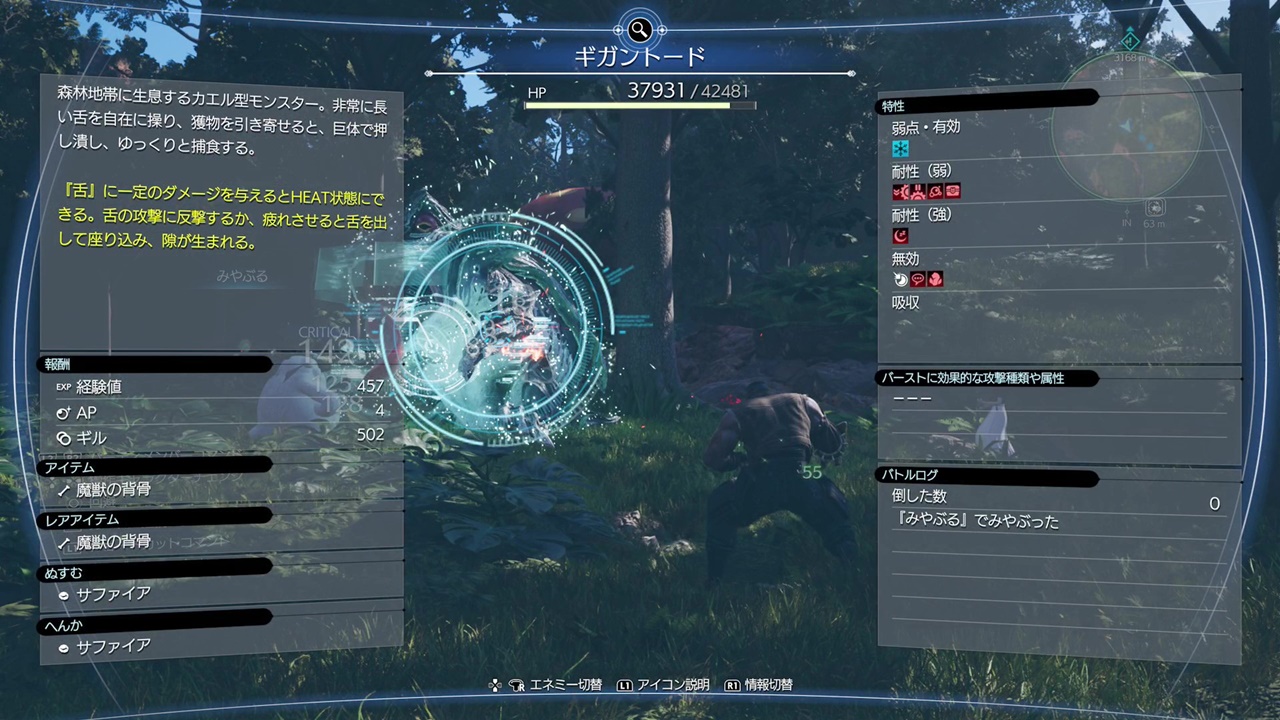Click the silence speech-bubble immunity icon
Image resolution: width=1280 pixels, height=720 pixels.
(918, 280)
